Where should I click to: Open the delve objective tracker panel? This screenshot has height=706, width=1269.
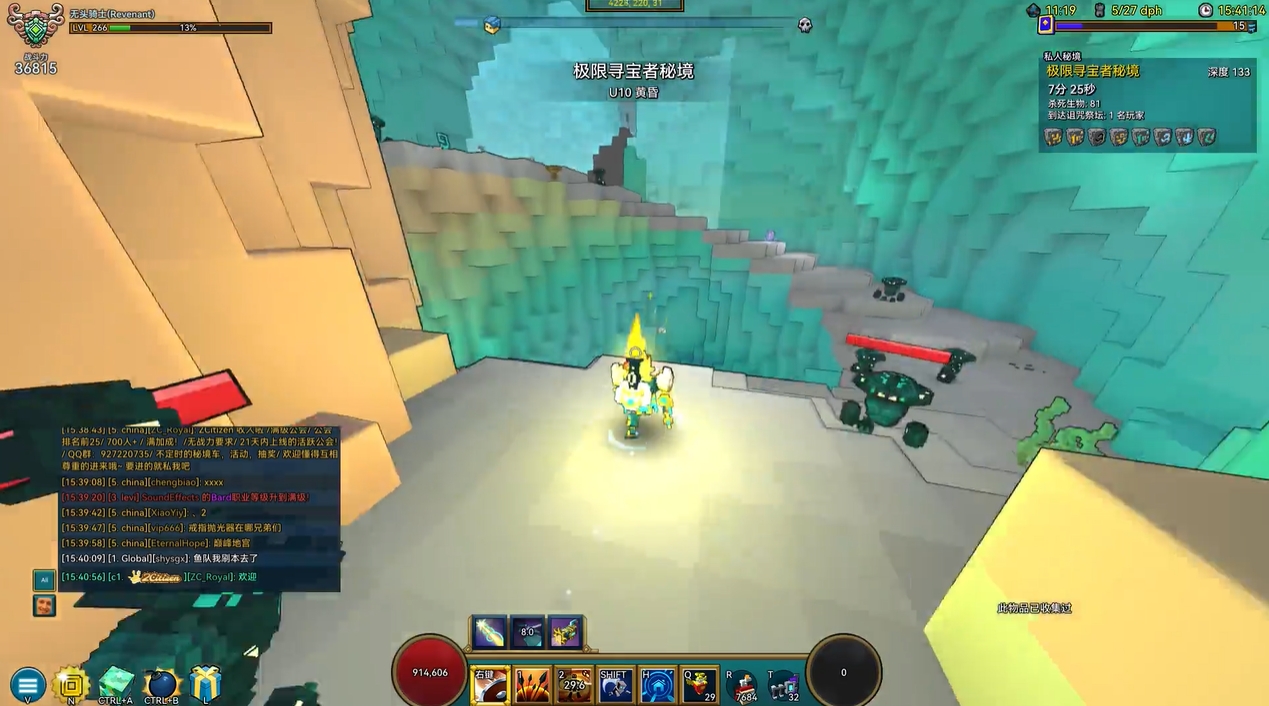[x=1147, y=102]
